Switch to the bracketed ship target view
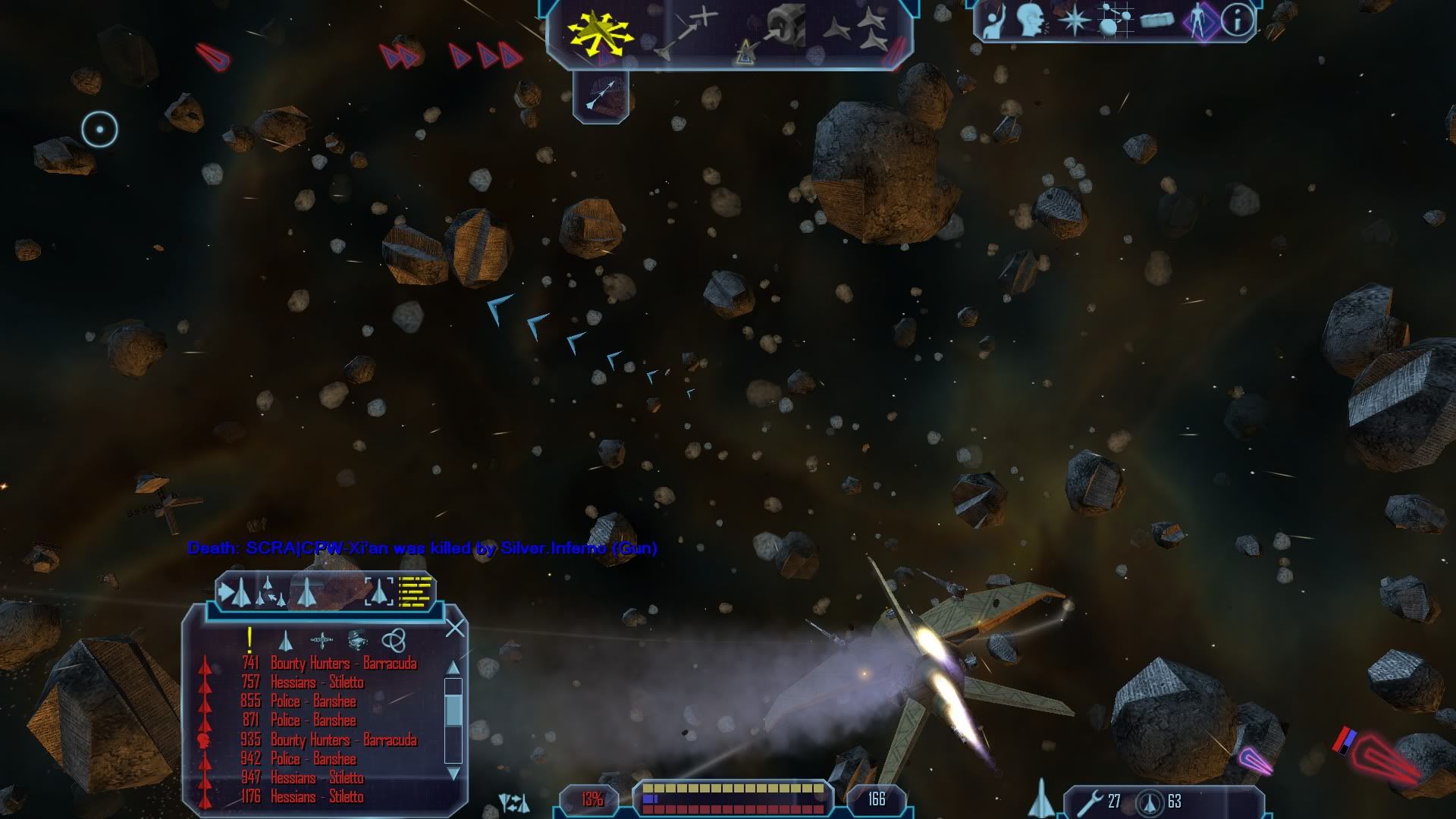Image resolution: width=1456 pixels, height=819 pixels. (x=379, y=591)
